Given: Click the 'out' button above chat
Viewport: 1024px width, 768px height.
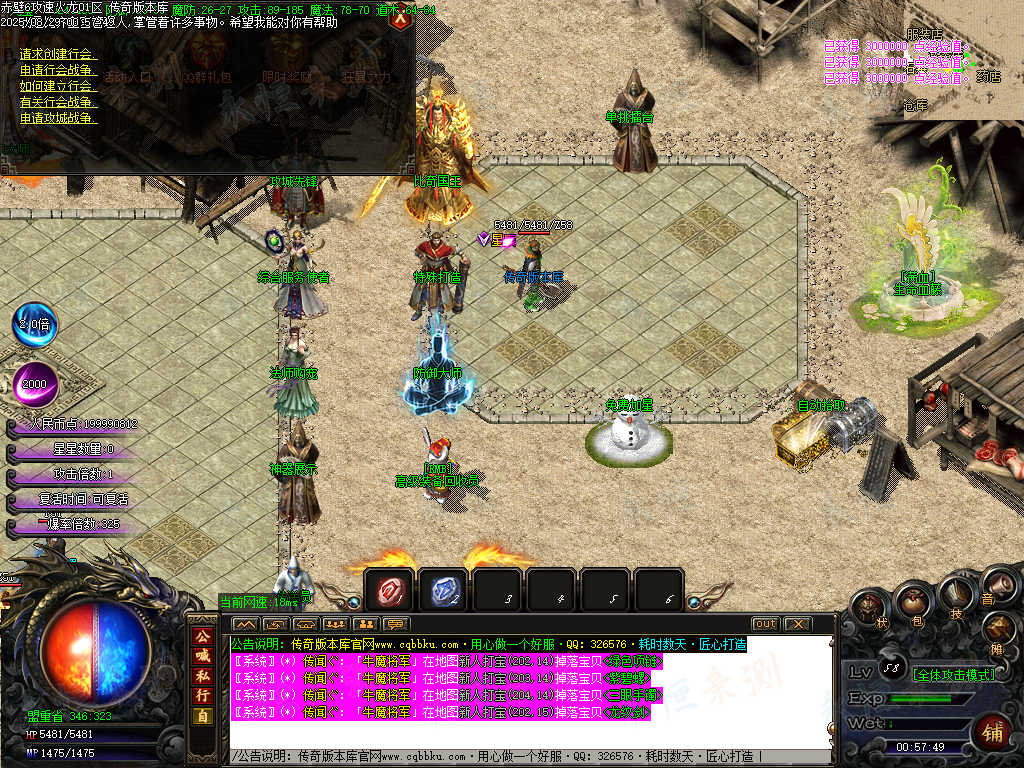Looking at the screenshot, I should point(765,624).
